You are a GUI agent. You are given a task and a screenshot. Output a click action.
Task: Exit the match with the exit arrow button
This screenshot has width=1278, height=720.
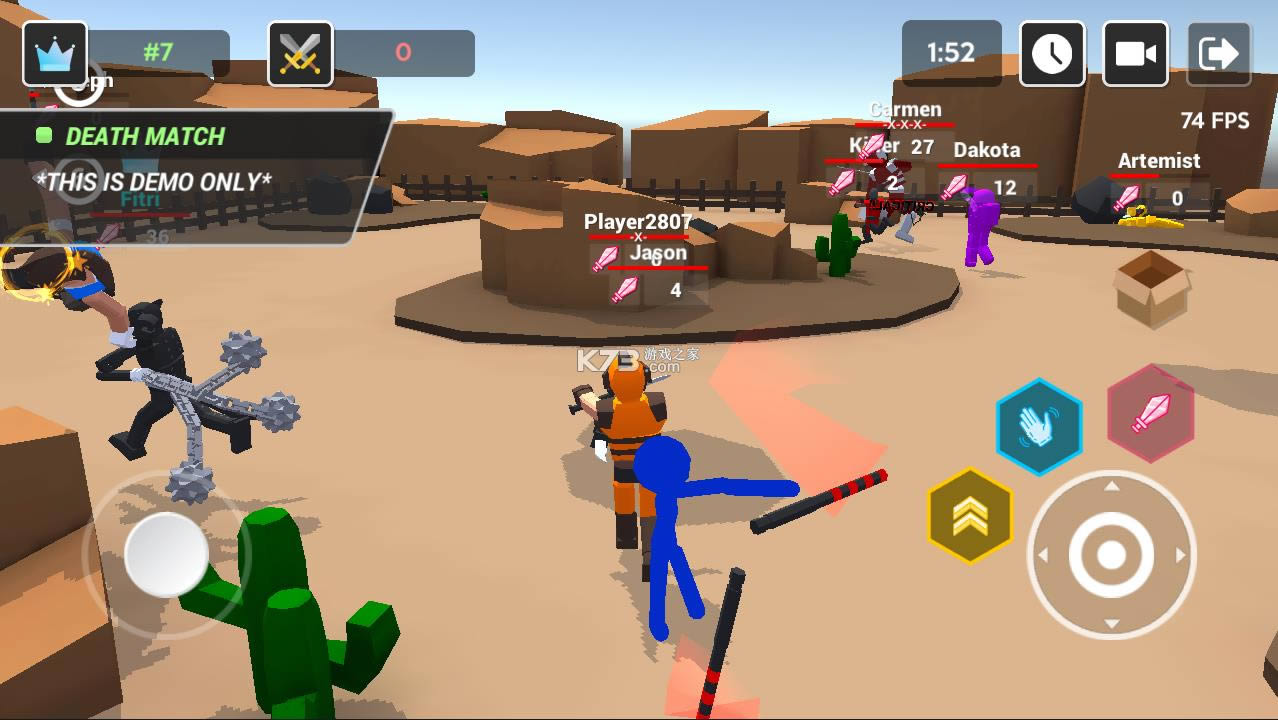pyautogui.click(x=1218, y=53)
